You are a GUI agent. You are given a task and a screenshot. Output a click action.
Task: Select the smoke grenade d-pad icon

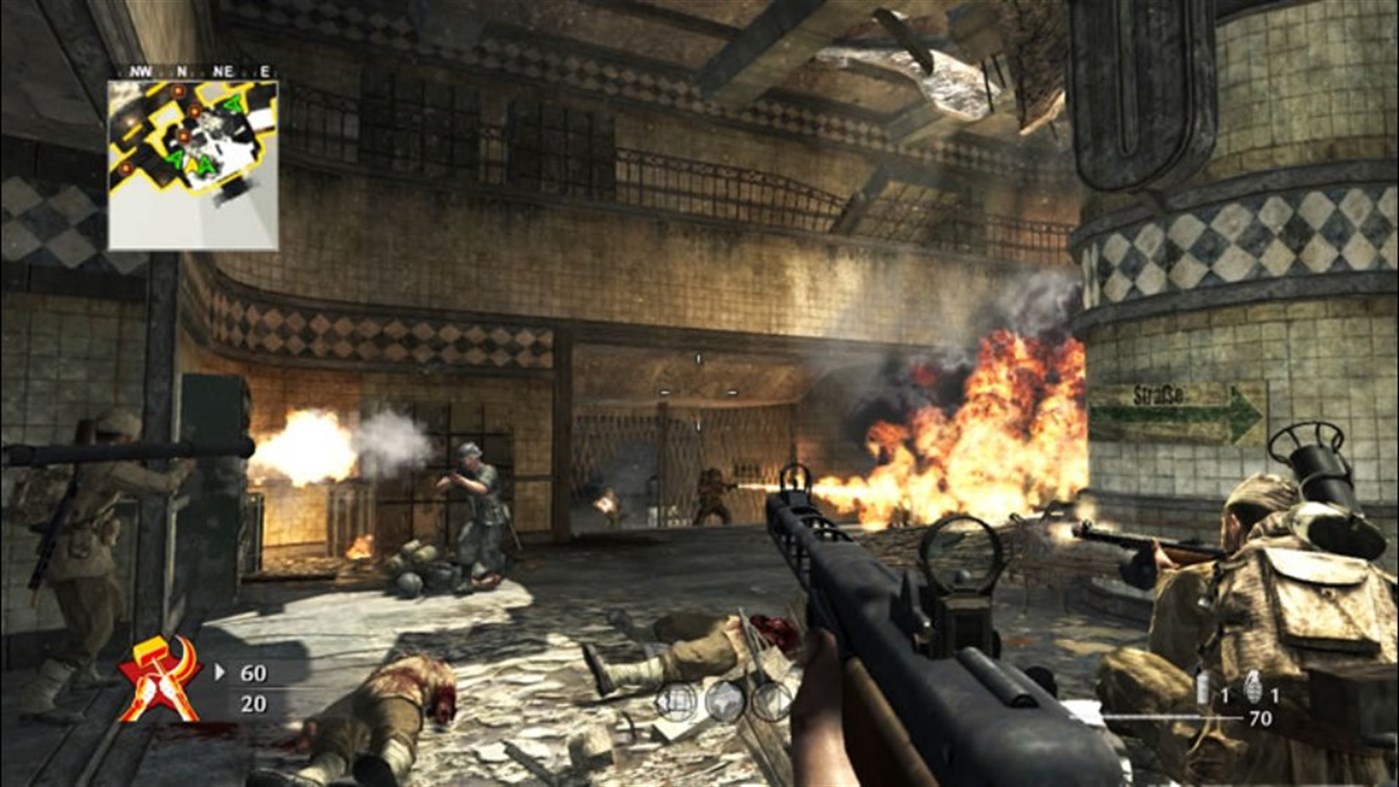click(x=725, y=700)
